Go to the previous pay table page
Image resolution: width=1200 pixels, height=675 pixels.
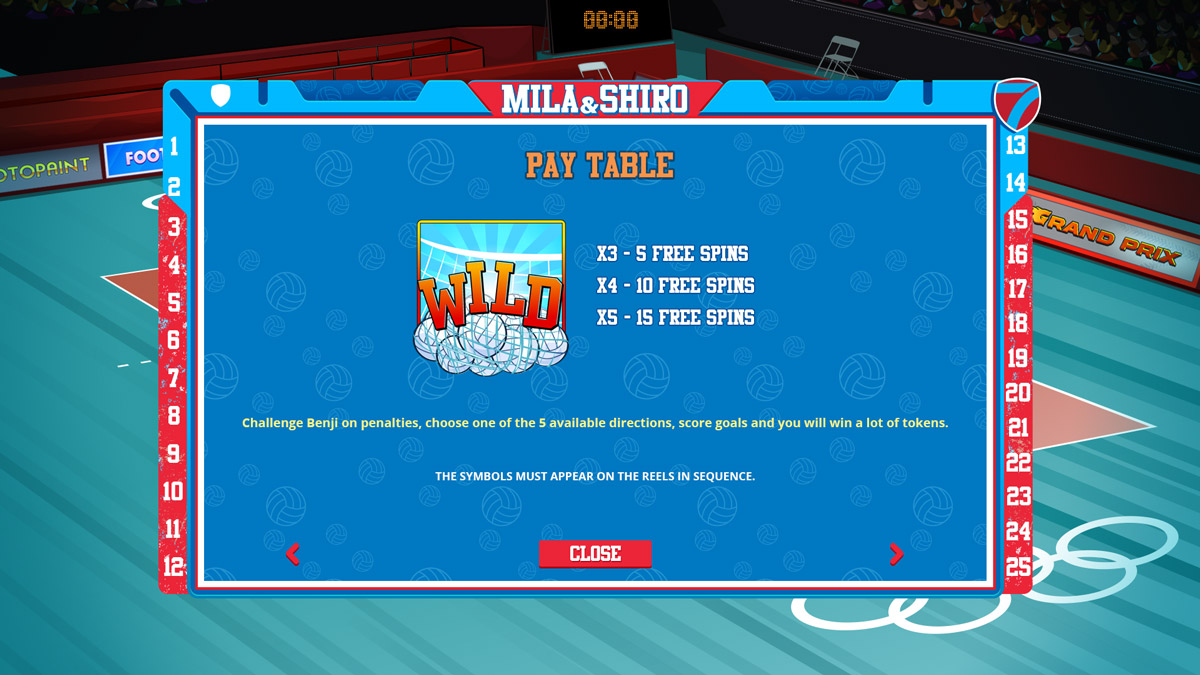(x=293, y=554)
